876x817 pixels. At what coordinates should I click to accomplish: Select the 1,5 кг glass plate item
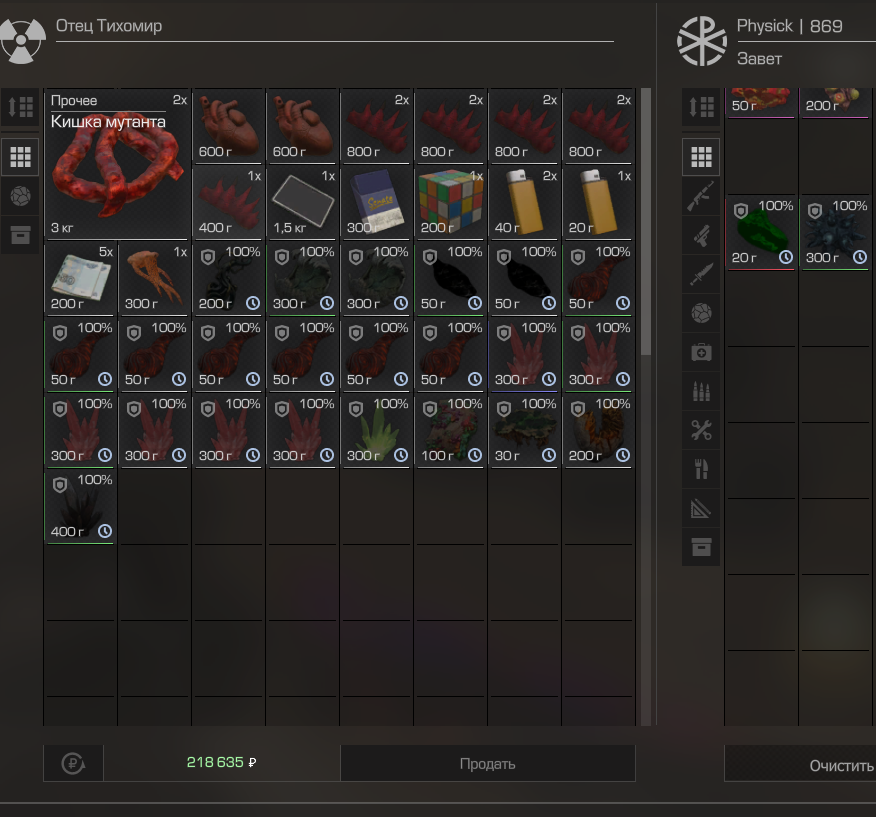(302, 201)
